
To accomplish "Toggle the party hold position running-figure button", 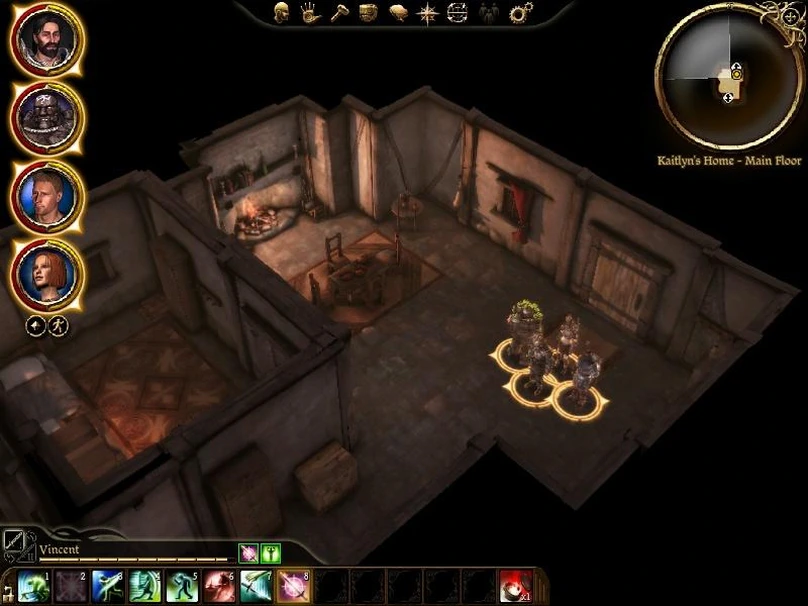I will (58, 326).
